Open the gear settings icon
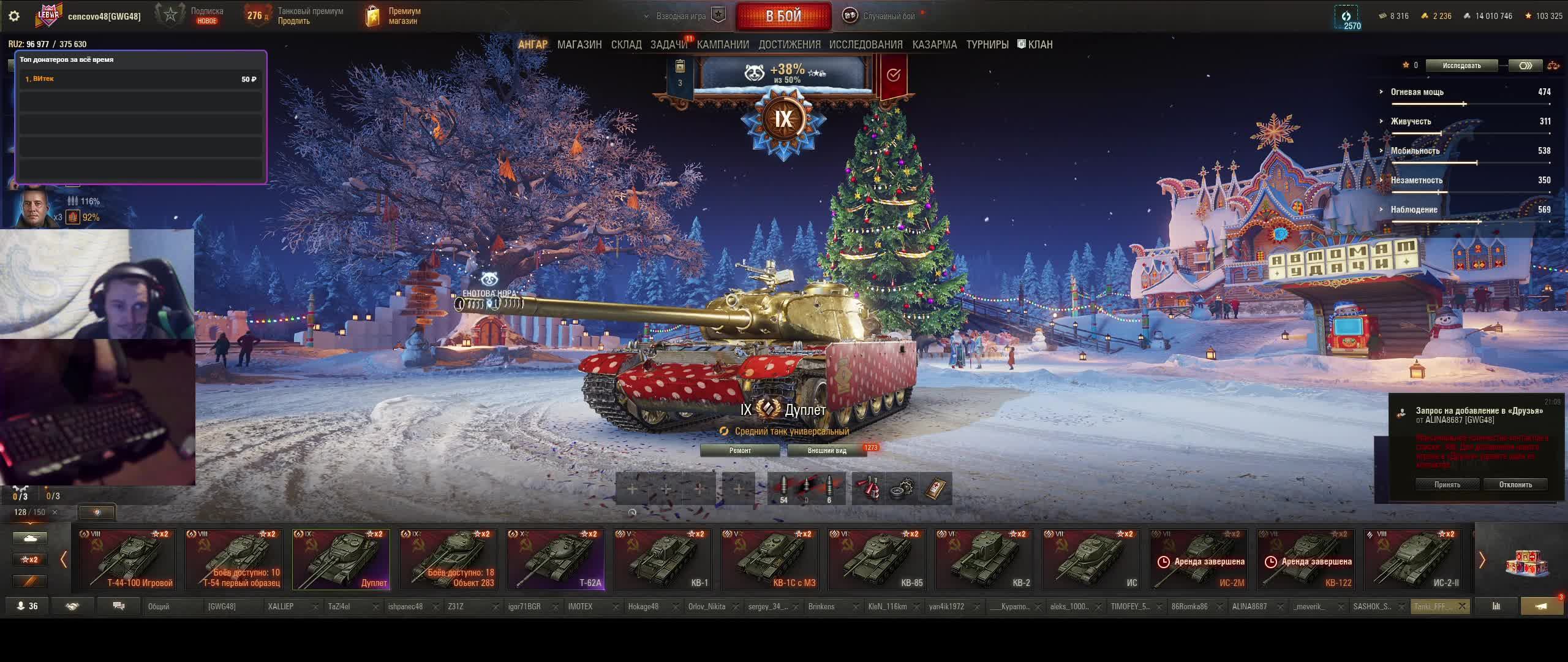Screen dimensions: 1568x662 pos(14,16)
